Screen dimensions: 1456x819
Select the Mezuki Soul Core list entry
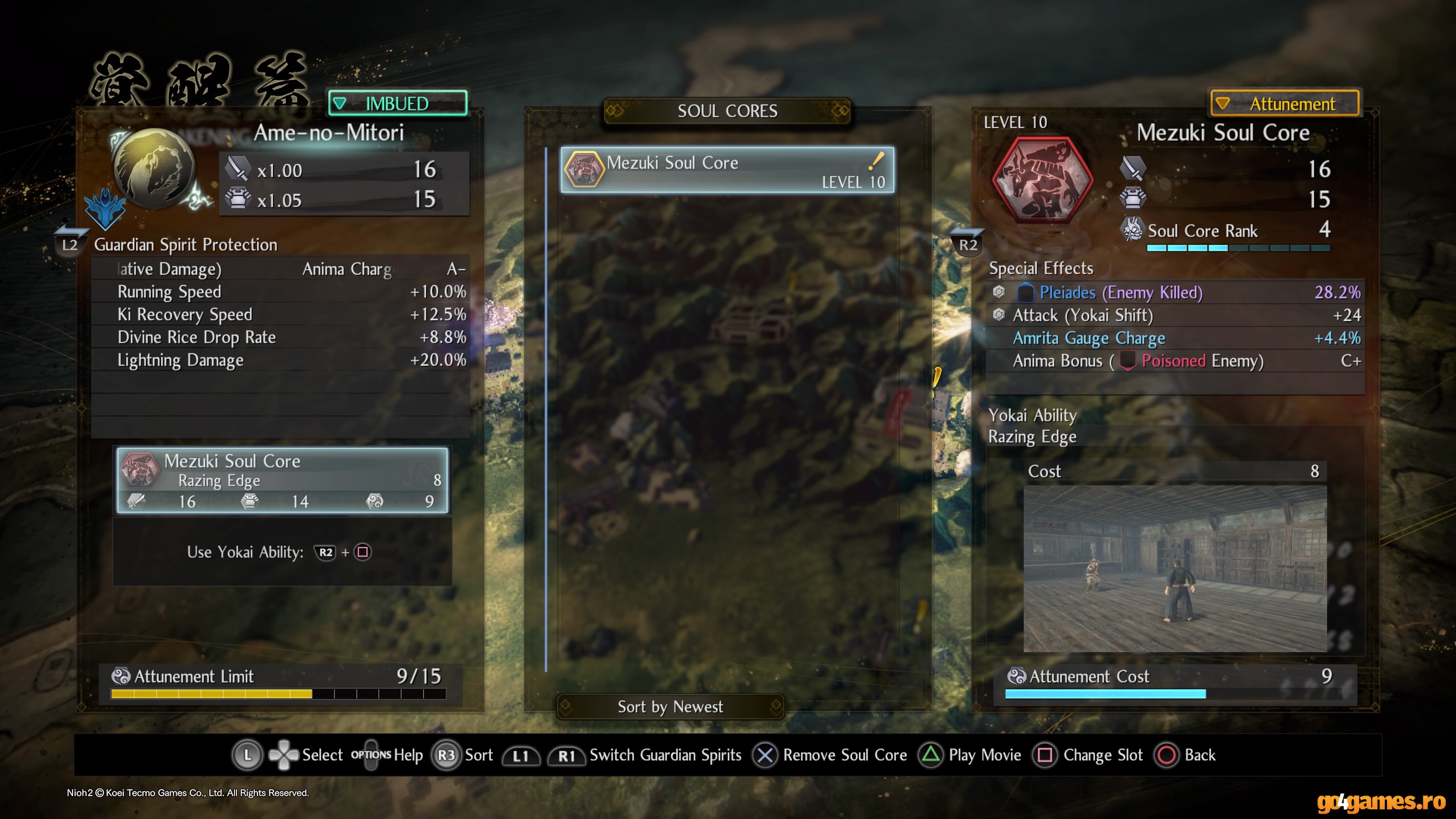(727, 170)
